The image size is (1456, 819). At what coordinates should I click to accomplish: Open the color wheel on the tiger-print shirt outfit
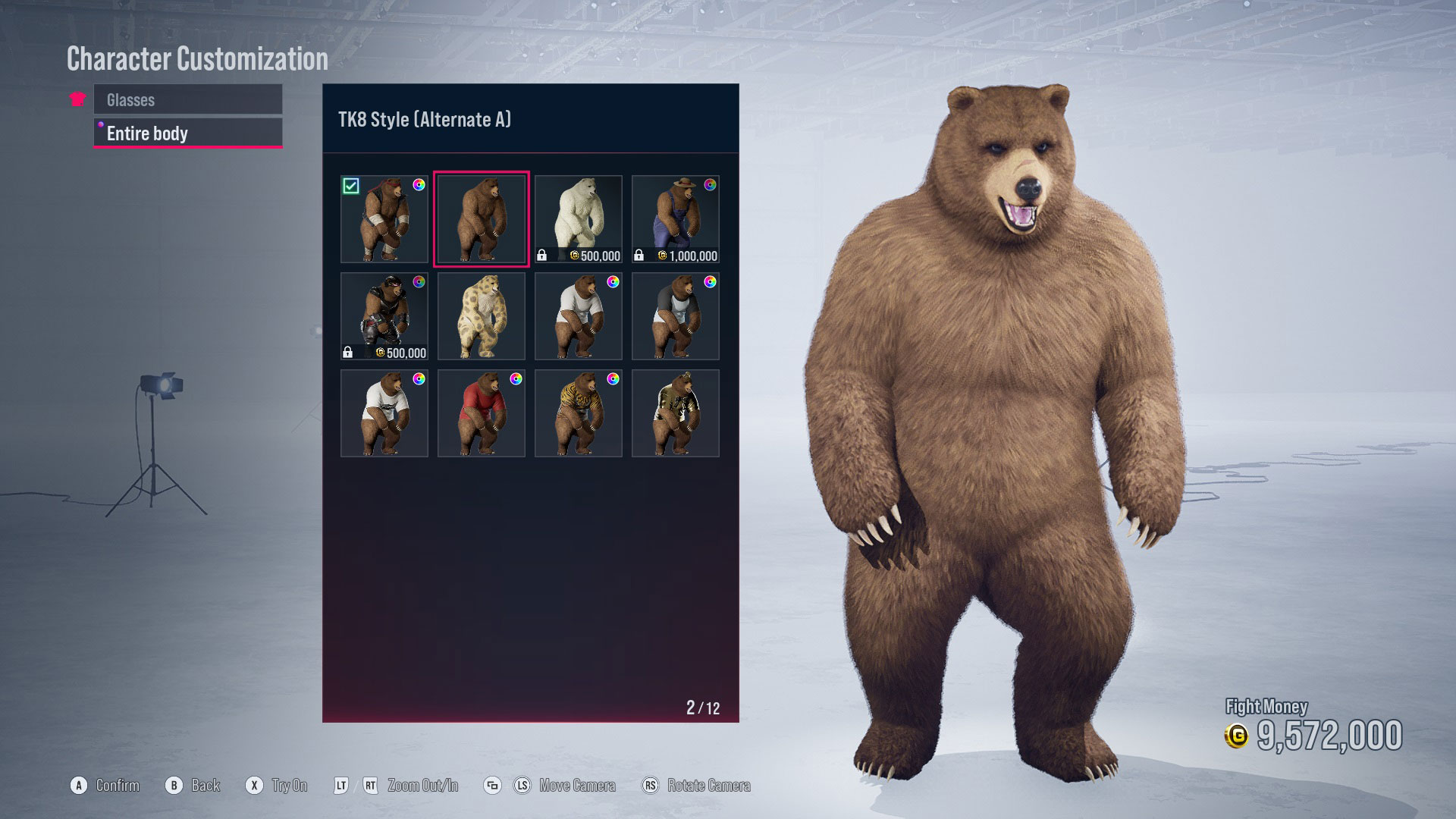[611, 378]
